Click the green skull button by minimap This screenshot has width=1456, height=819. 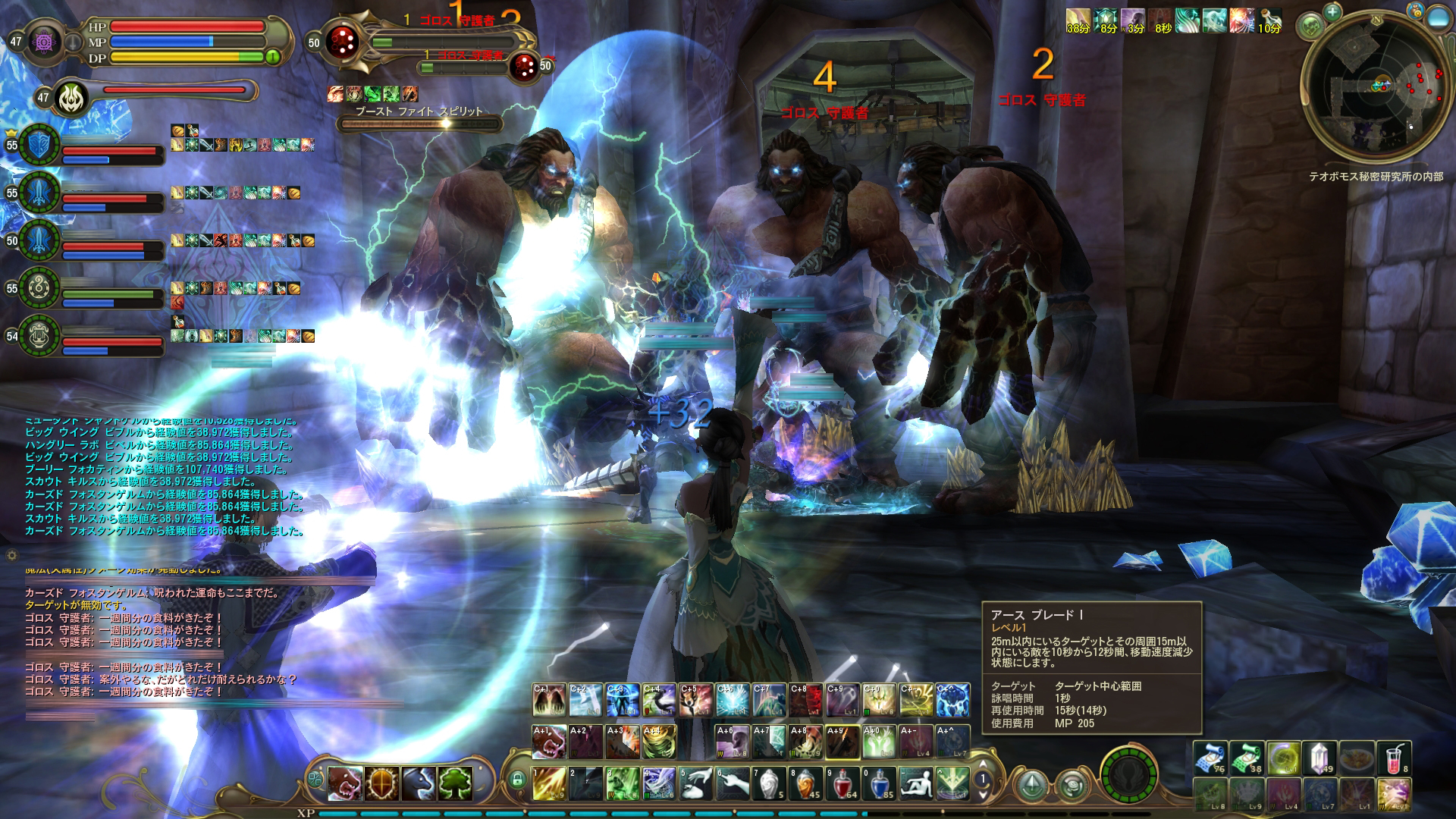(x=1311, y=27)
